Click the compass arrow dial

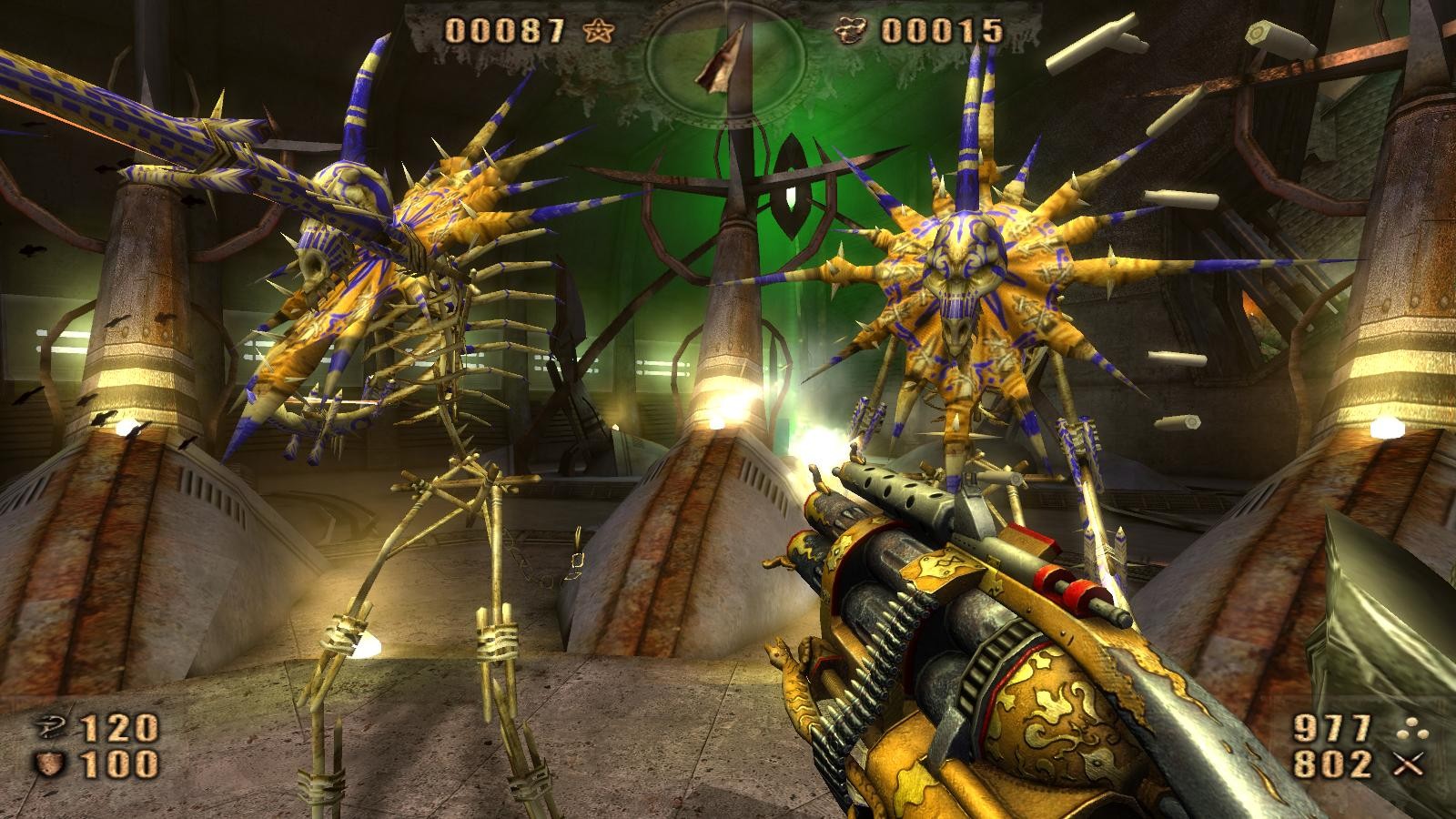[725, 56]
